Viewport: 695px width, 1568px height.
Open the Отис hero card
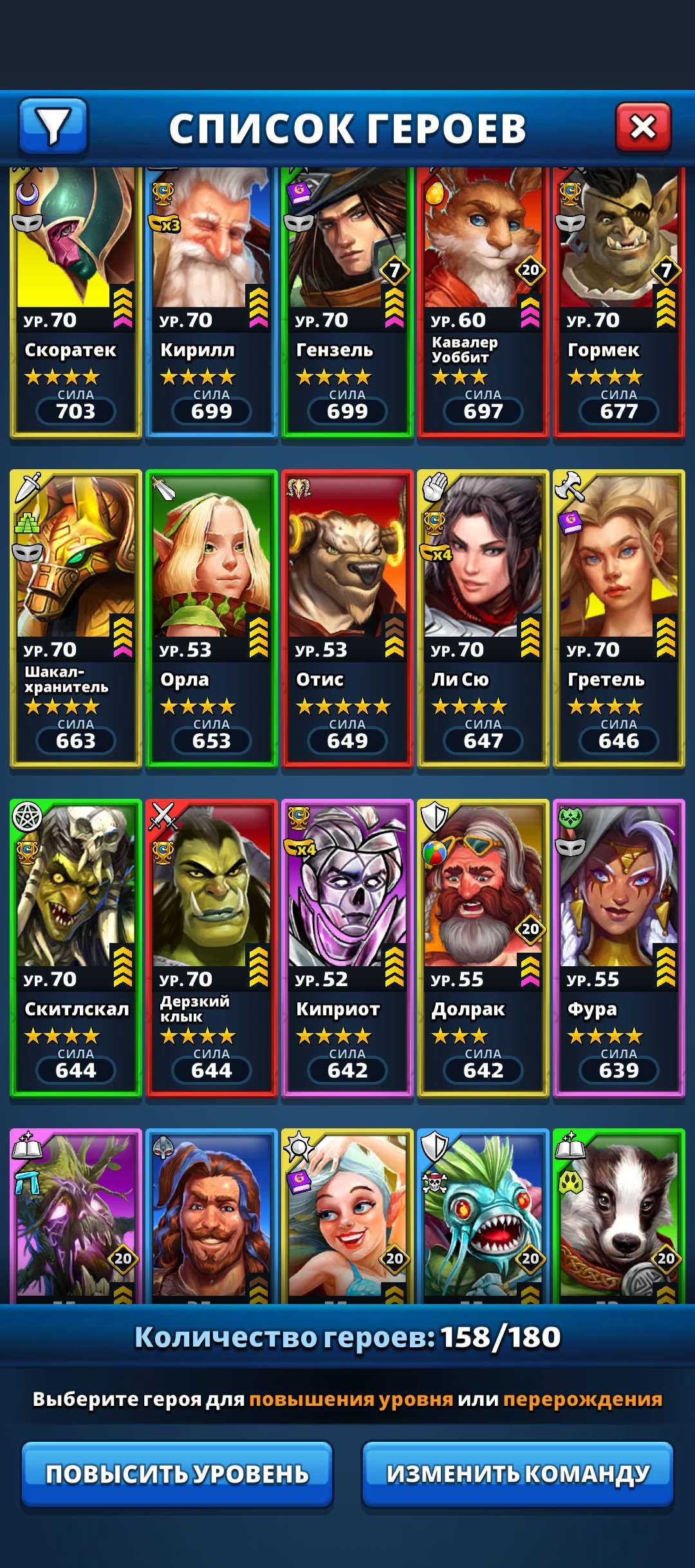pos(347,618)
